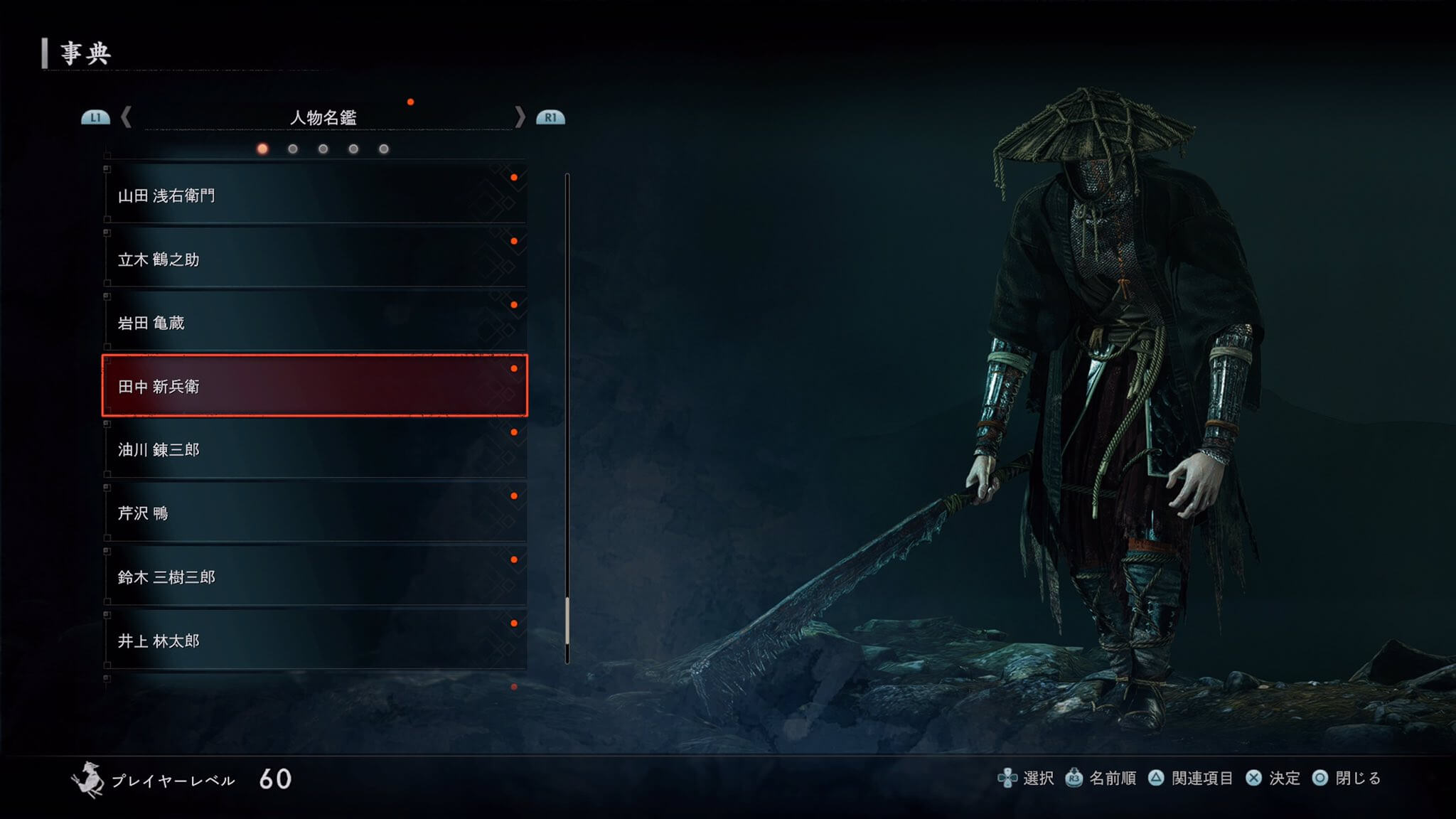The image size is (1456, 819).
Task: Switch to the last category page dot
Action: click(384, 149)
